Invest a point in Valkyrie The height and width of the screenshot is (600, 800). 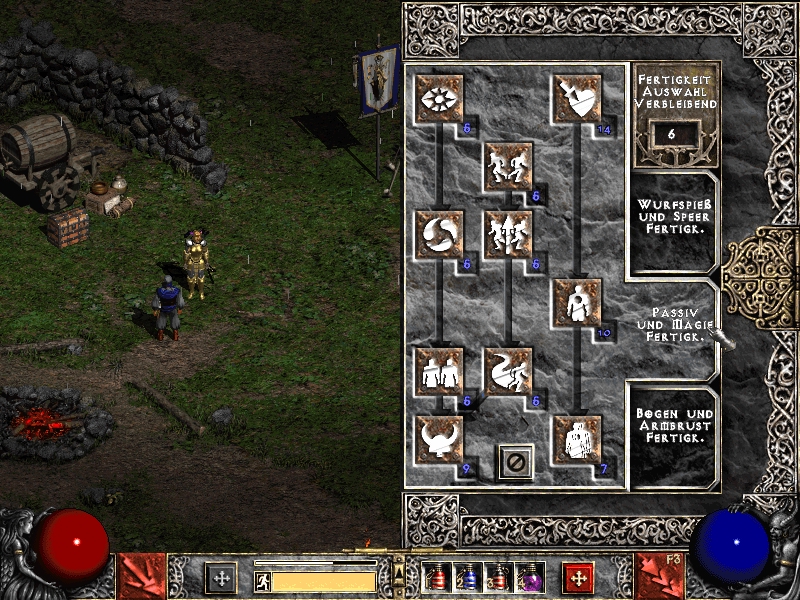click(438, 438)
